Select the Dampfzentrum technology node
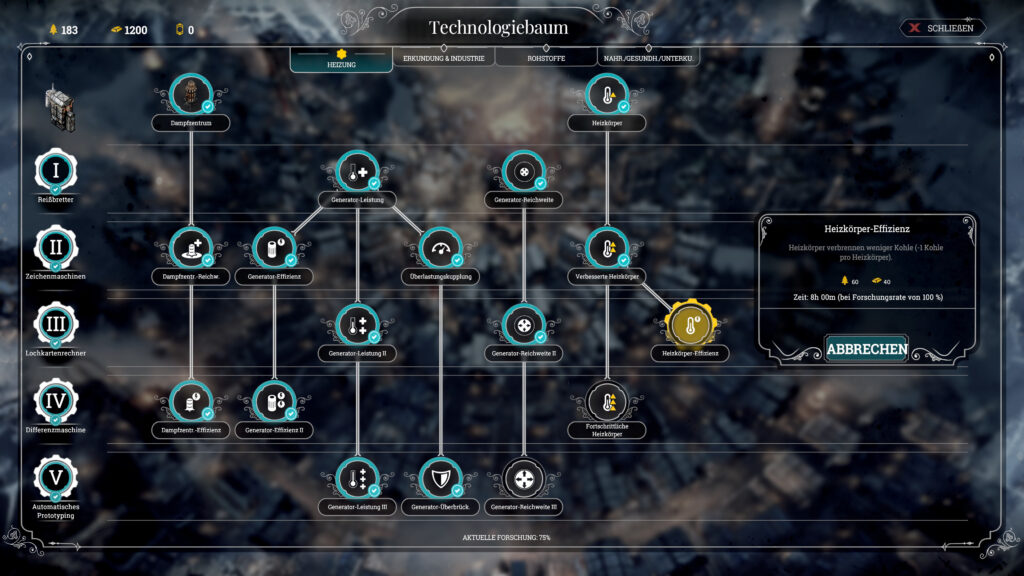This screenshot has width=1024, height=576. (x=189, y=95)
